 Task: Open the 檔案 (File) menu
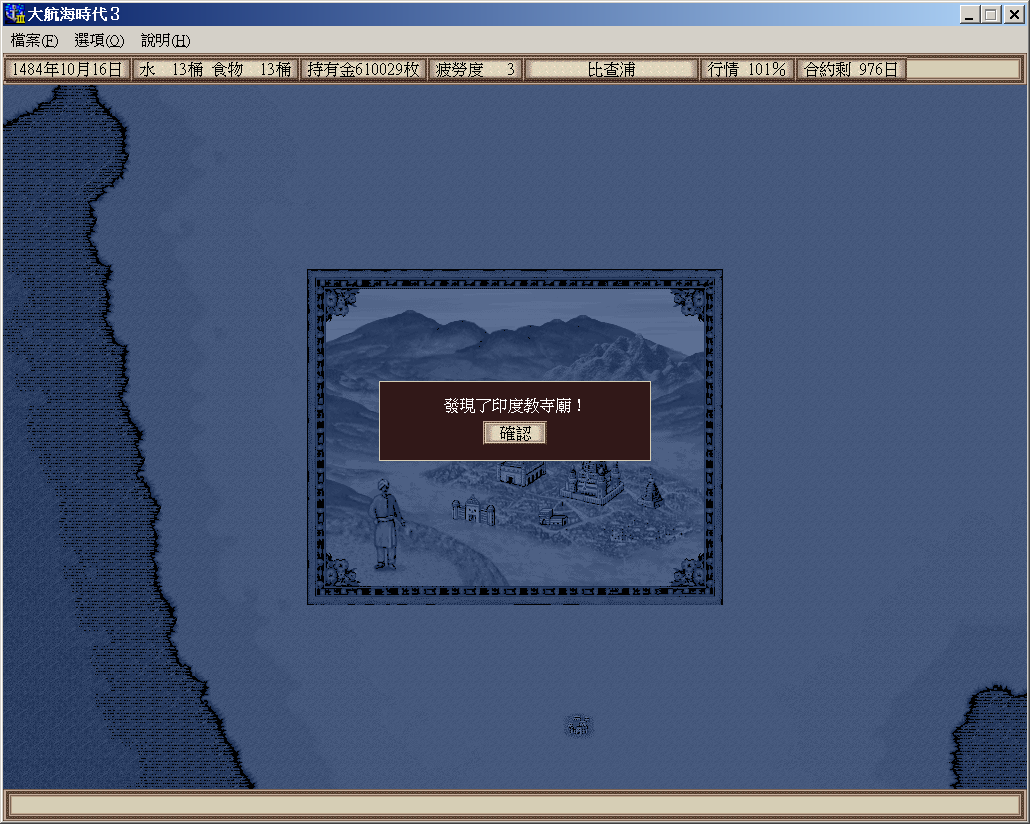click(x=35, y=41)
